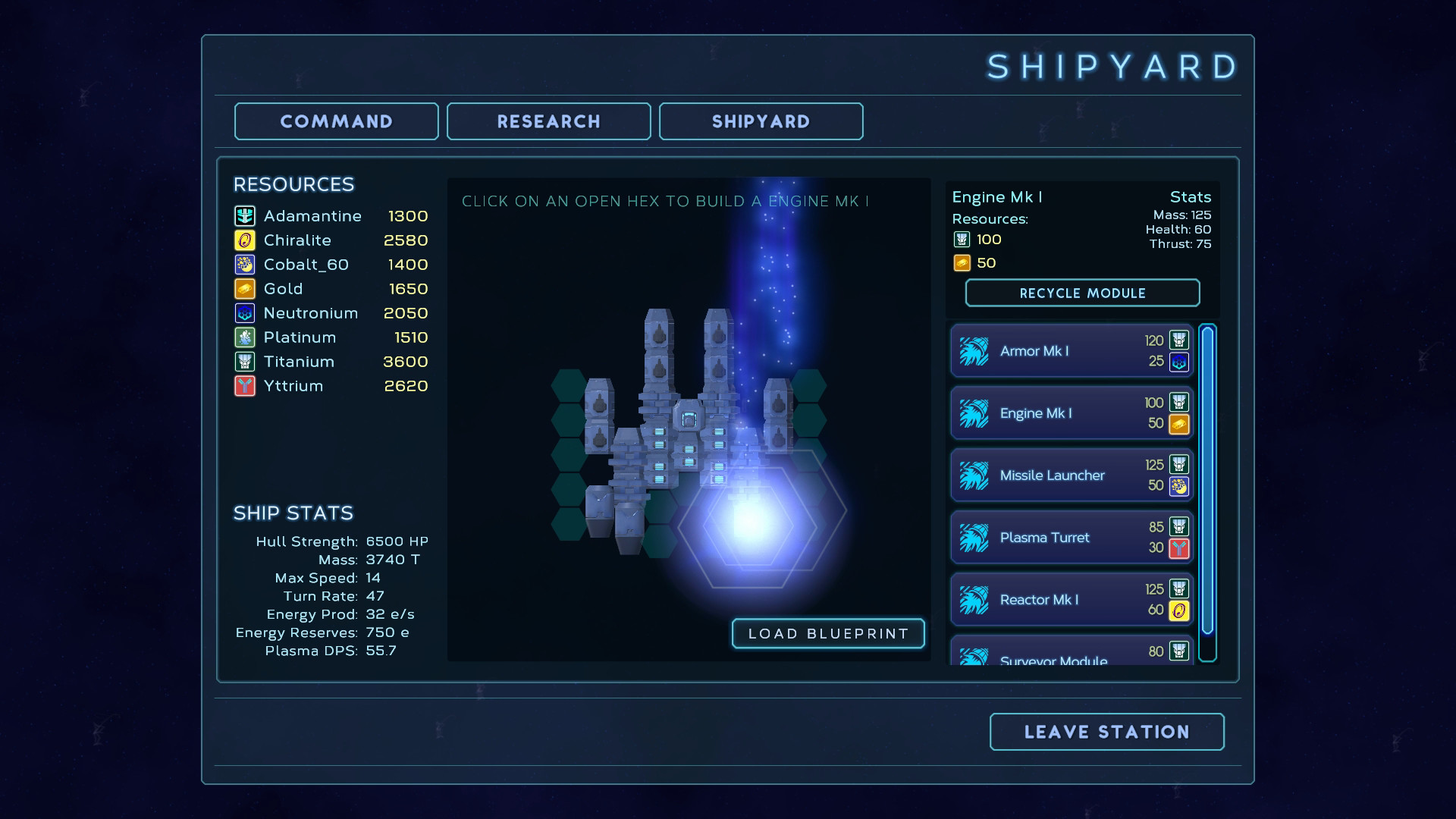Image resolution: width=1456 pixels, height=819 pixels.
Task: Click the Yttrium resource icon
Action: [x=244, y=385]
